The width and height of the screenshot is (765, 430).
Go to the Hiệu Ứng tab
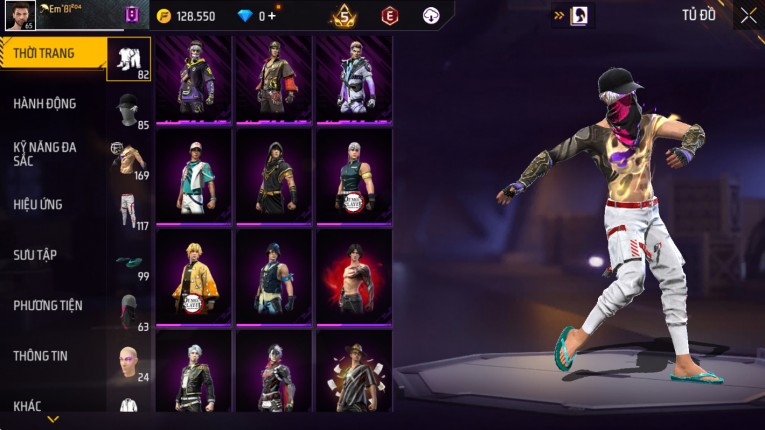[38, 204]
